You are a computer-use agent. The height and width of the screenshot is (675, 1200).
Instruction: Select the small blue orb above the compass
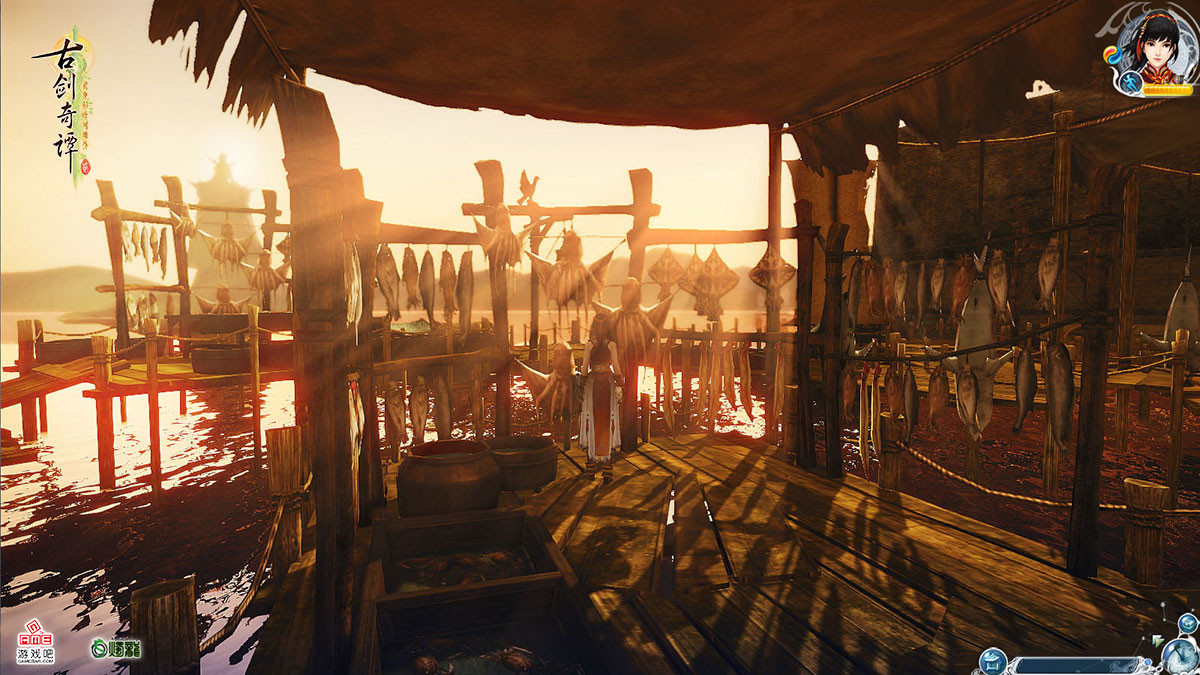[x=1187, y=624]
